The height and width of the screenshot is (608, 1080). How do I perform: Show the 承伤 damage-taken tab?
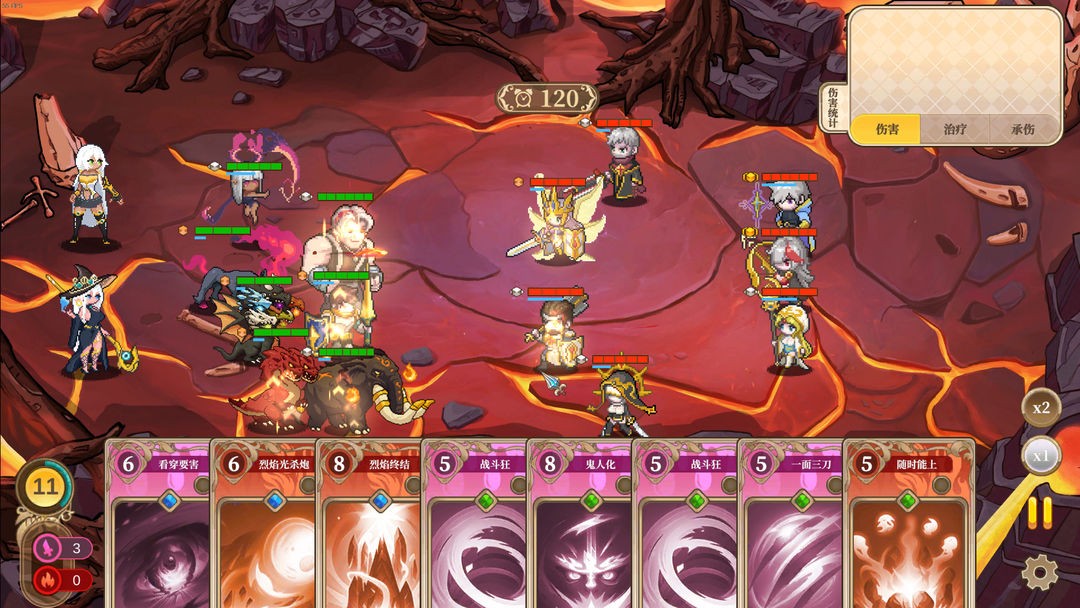click(x=1023, y=129)
